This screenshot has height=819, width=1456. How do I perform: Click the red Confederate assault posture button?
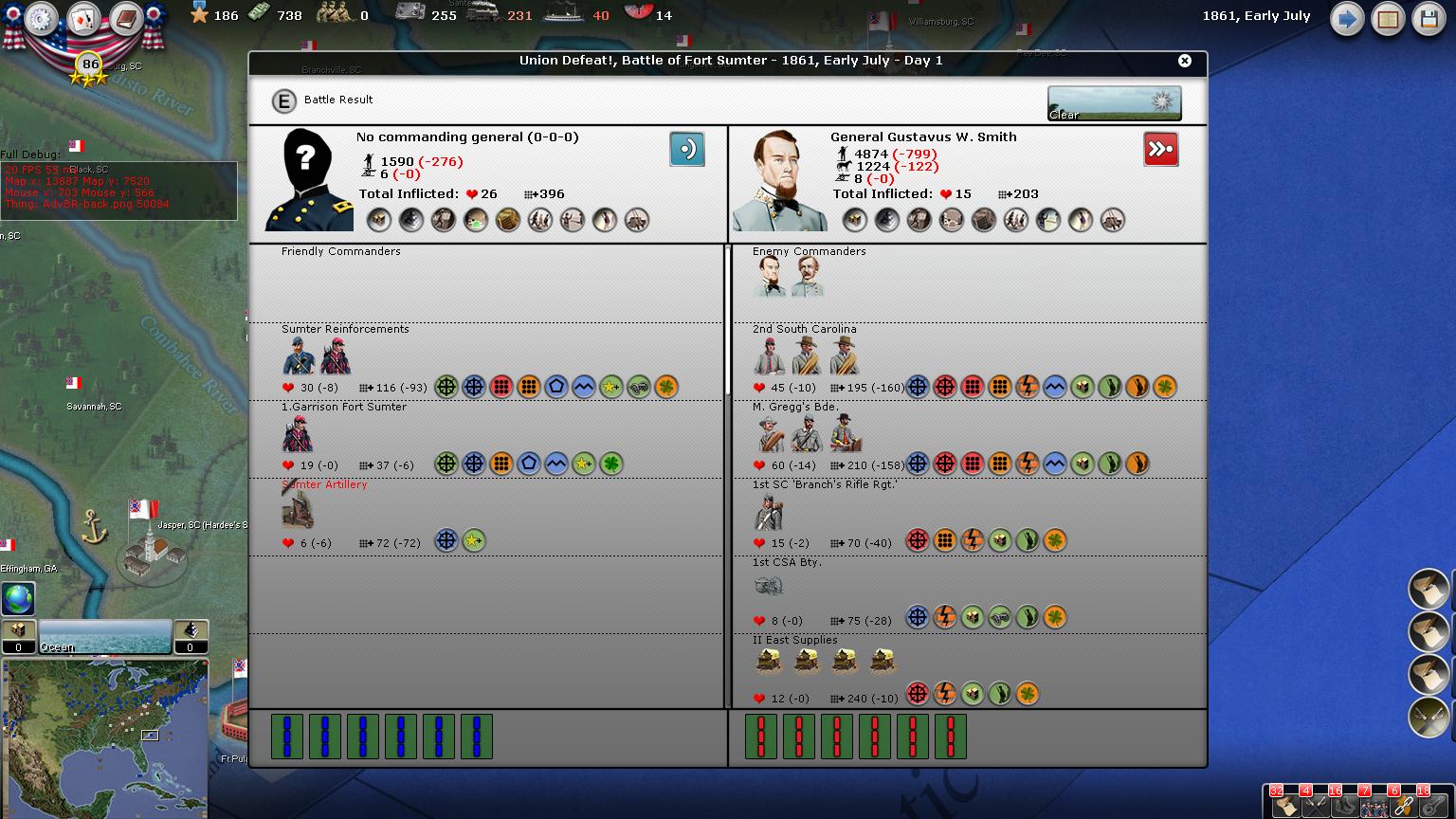pyautogui.click(x=1160, y=150)
